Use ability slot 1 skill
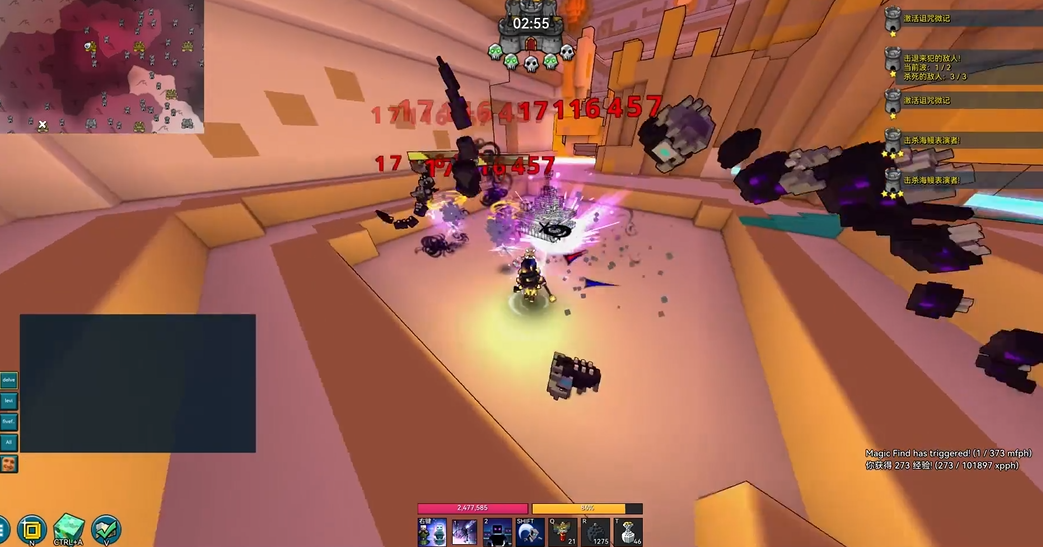The width and height of the screenshot is (1043, 547). (464, 532)
